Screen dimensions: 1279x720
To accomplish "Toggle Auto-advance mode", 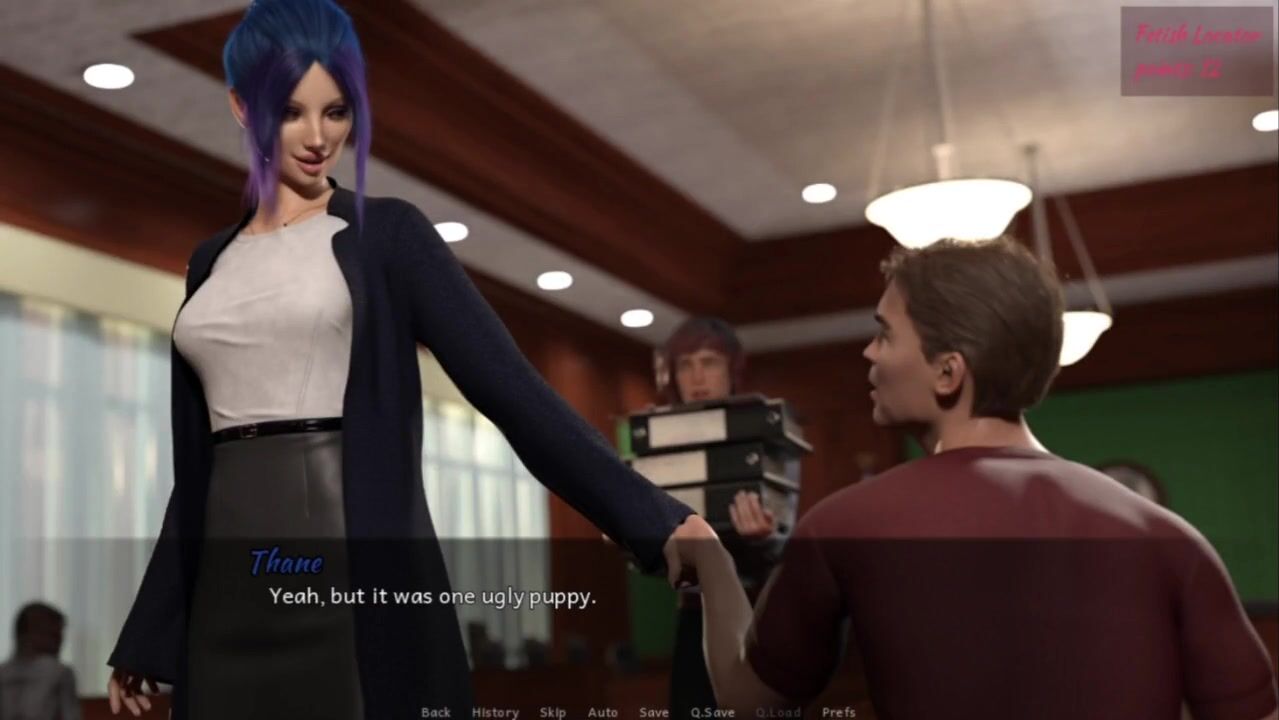I will (x=603, y=712).
